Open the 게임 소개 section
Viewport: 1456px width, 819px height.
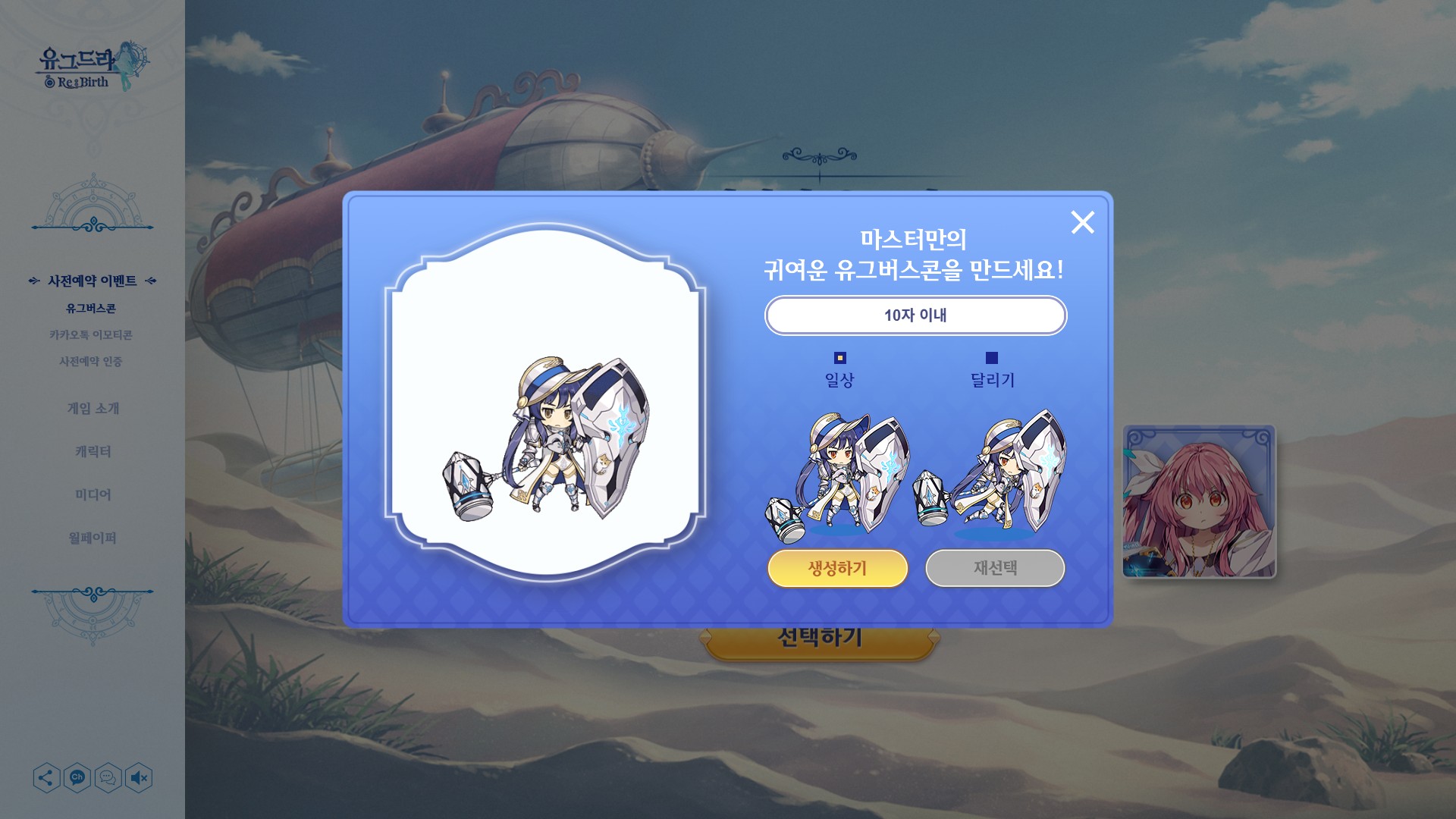pyautogui.click(x=93, y=409)
